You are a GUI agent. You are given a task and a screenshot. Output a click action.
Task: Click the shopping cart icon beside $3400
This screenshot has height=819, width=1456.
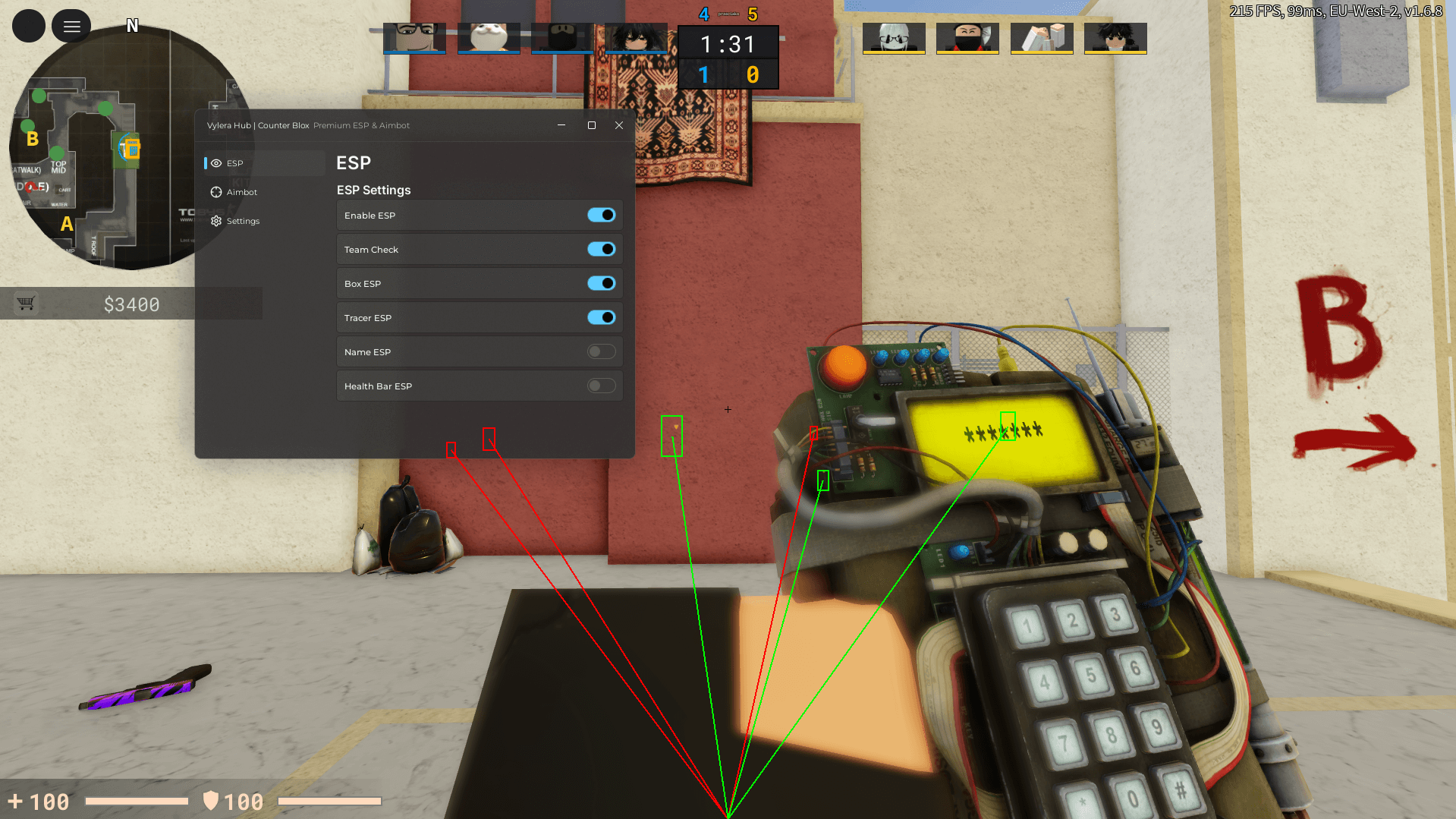tap(27, 303)
